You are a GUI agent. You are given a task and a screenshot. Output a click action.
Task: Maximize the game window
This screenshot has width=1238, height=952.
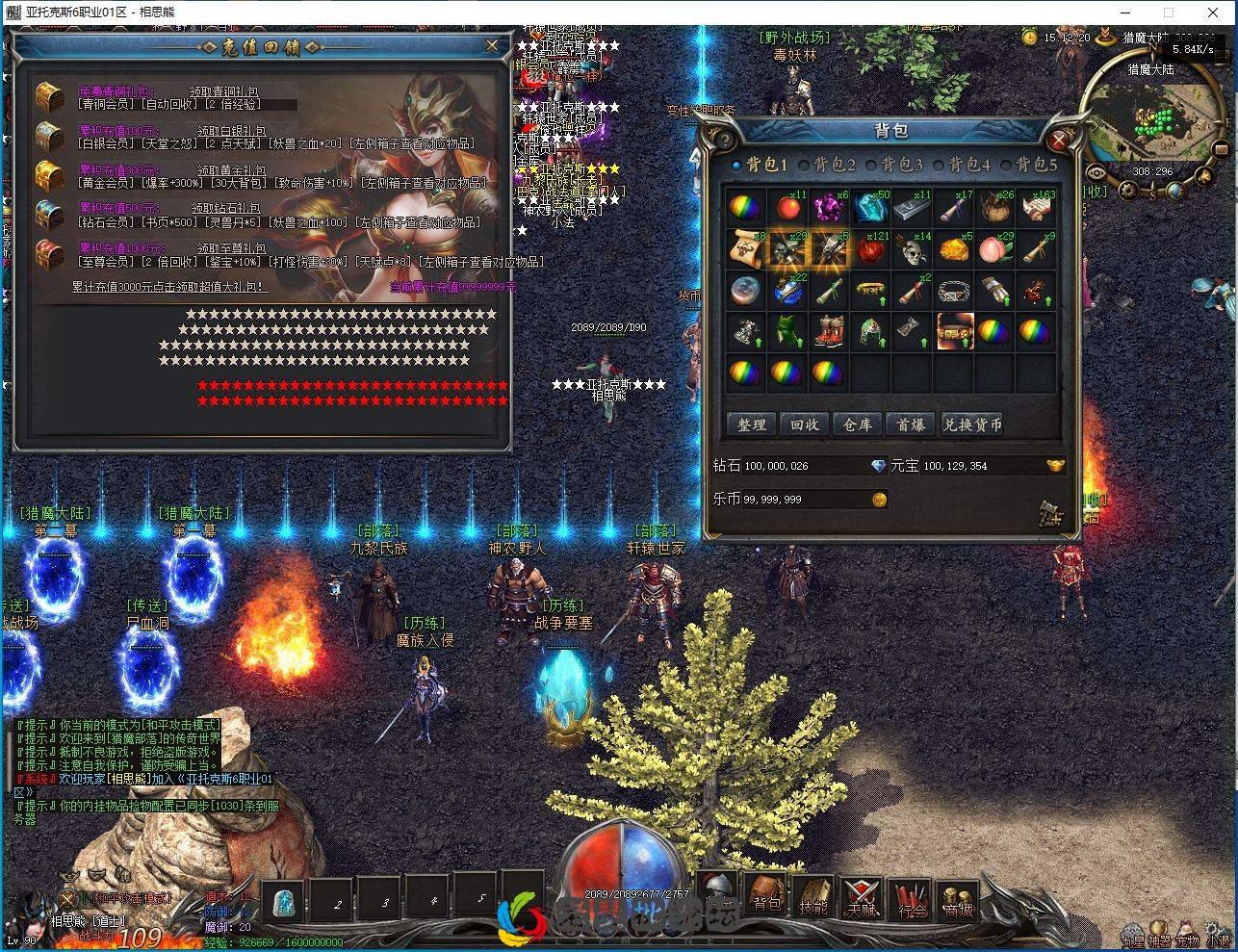(x=1169, y=13)
